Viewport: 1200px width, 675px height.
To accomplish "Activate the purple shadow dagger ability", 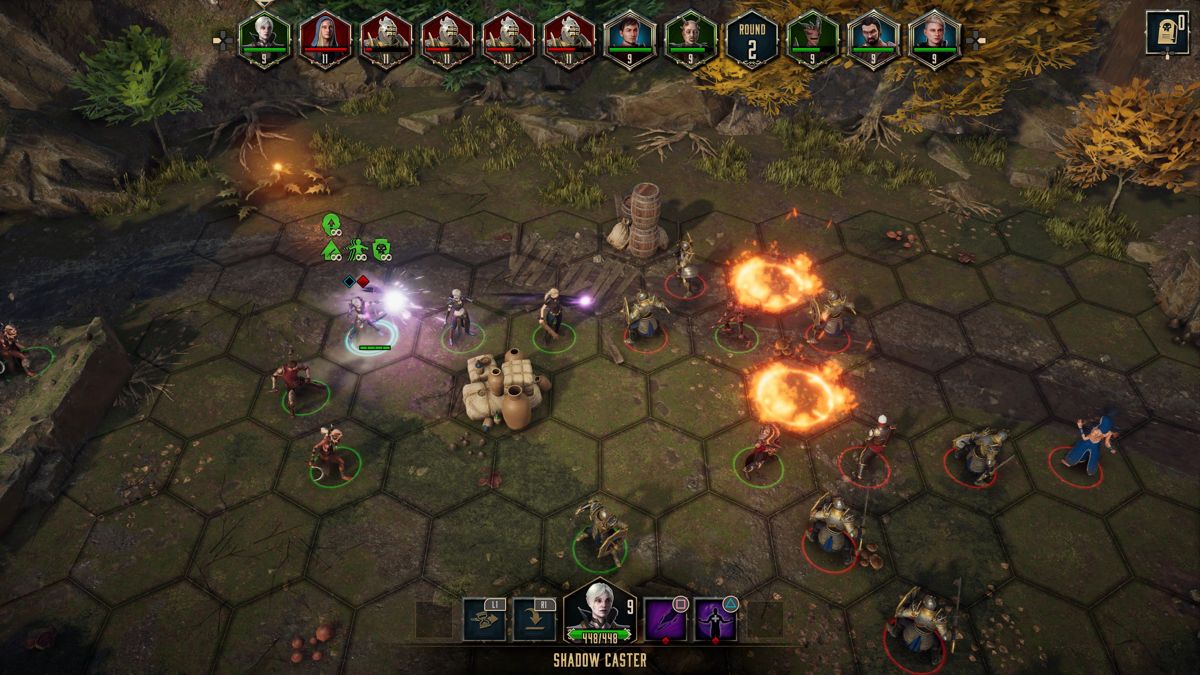I will [665, 620].
